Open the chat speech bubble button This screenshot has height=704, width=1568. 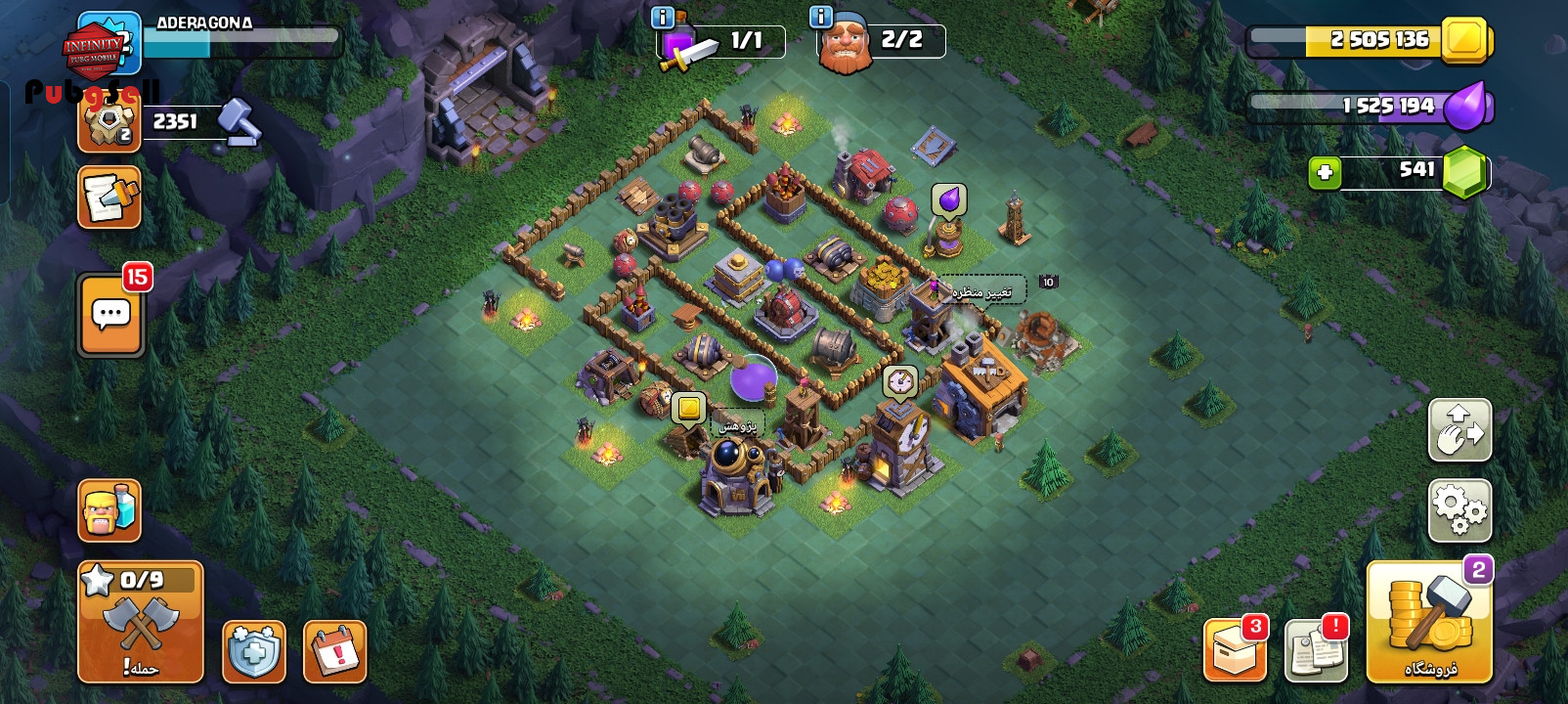[x=110, y=315]
